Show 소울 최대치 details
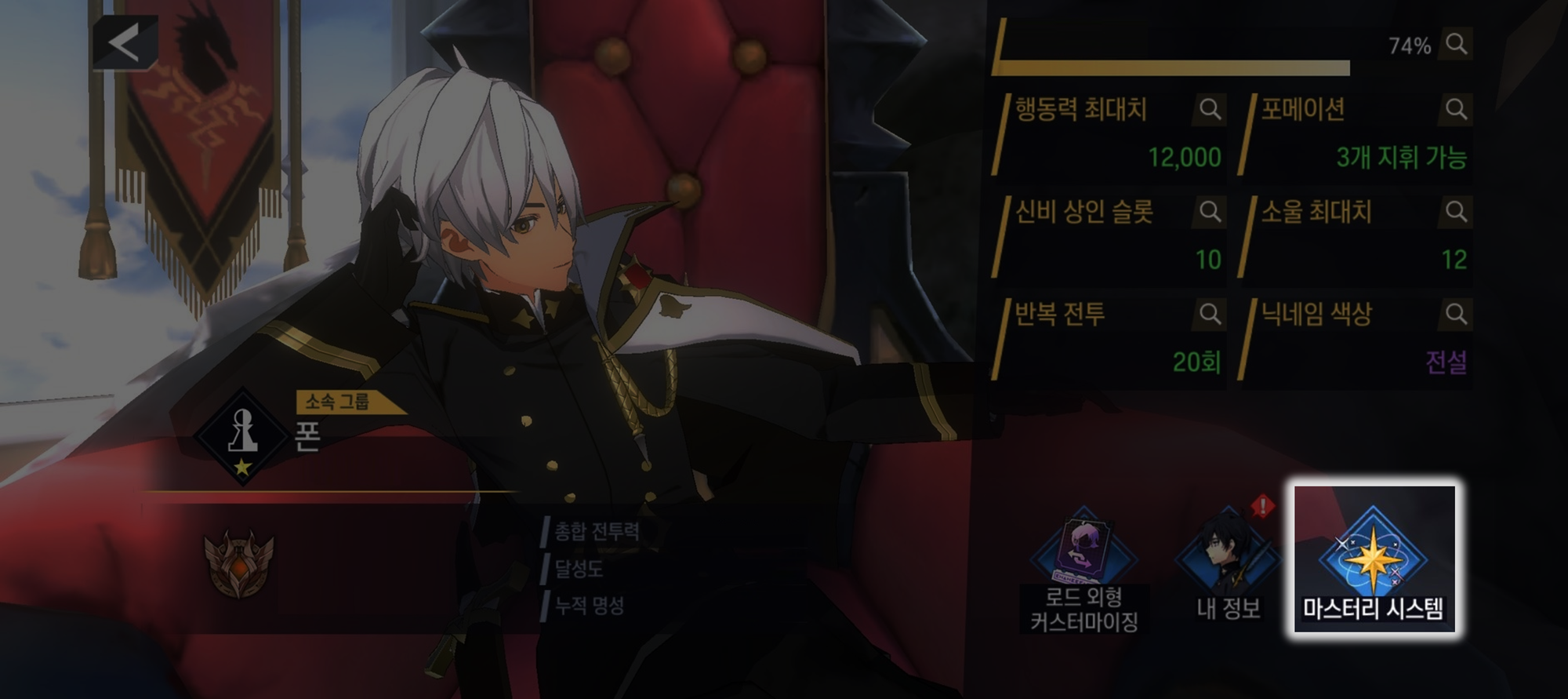 click(1456, 211)
